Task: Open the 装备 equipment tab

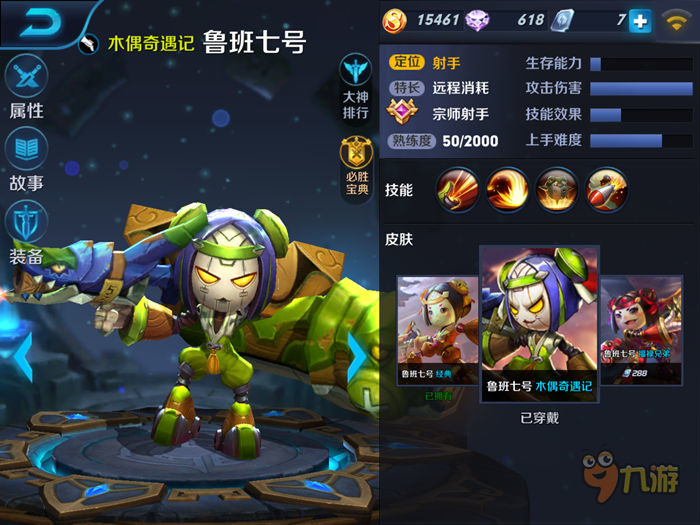Action: [27, 233]
